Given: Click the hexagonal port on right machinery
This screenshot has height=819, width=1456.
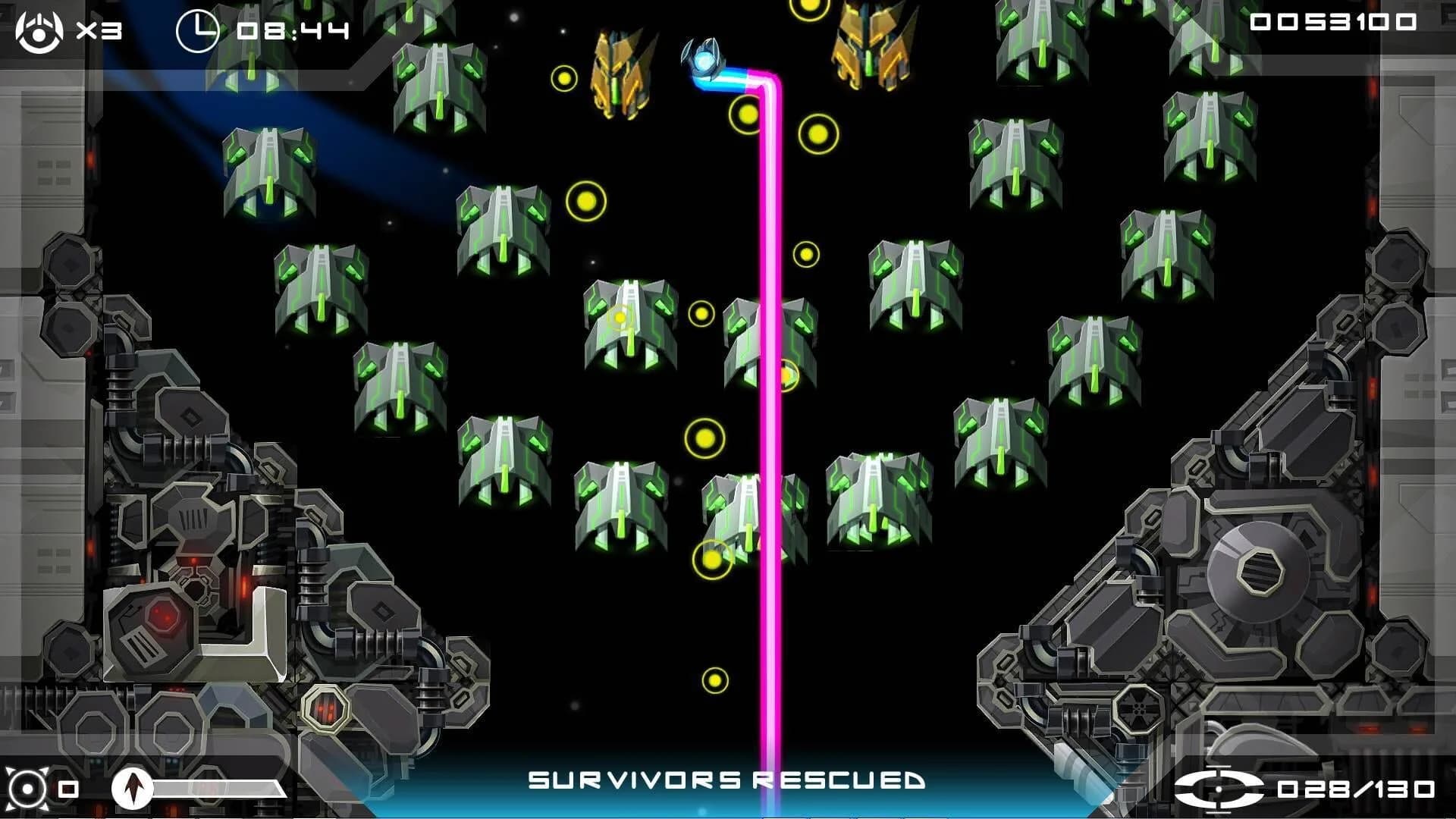Looking at the screenshot, I should point(1260,571).
